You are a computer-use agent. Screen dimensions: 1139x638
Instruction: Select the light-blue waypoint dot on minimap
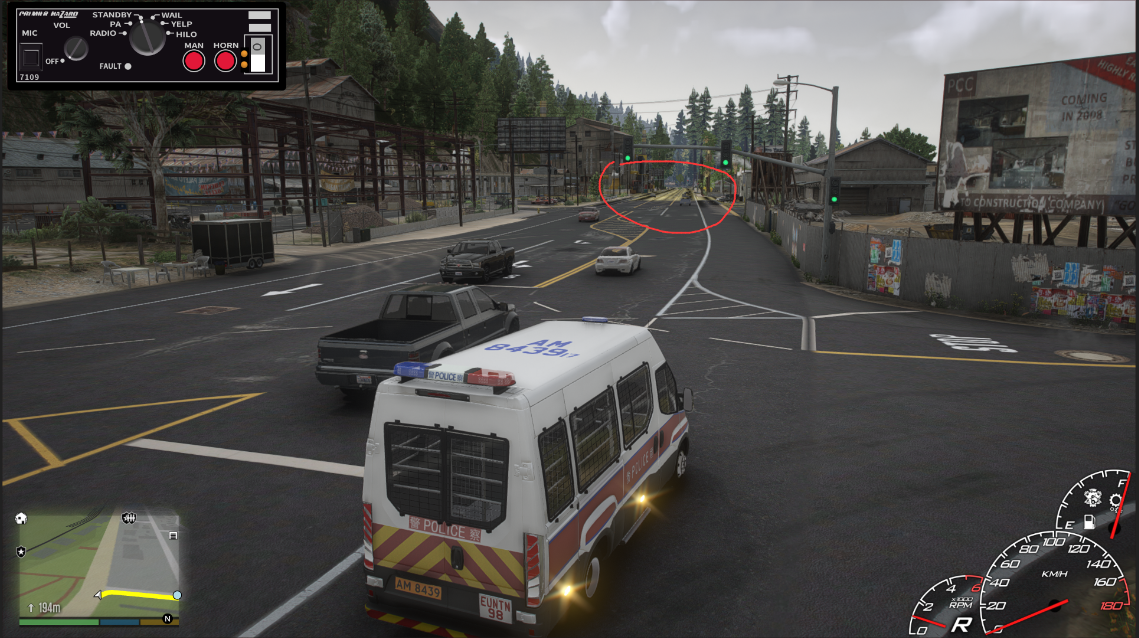click(x=177, y=595)
